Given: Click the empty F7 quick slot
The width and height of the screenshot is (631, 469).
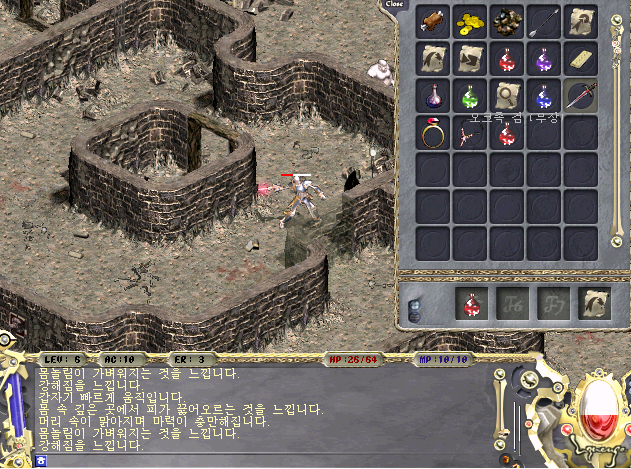Looking at the screenshot, I should click(x=545, y=302).
